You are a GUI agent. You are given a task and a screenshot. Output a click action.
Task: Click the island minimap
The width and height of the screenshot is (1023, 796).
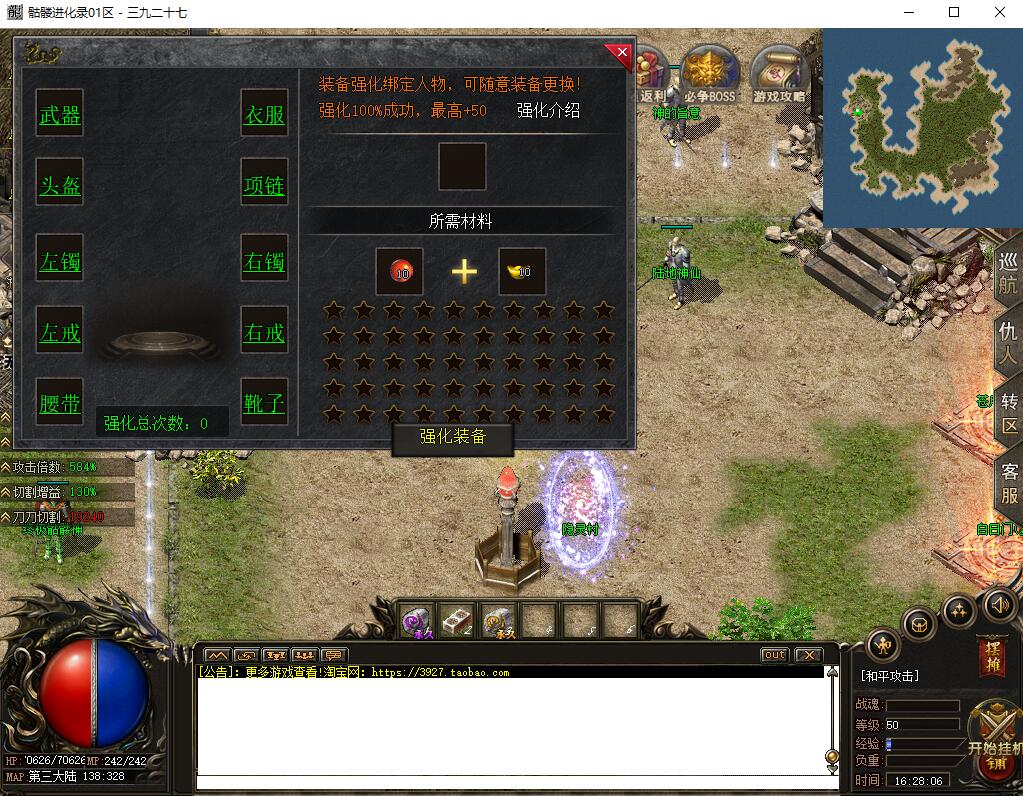pyautogui.click(x=922, y=128)
